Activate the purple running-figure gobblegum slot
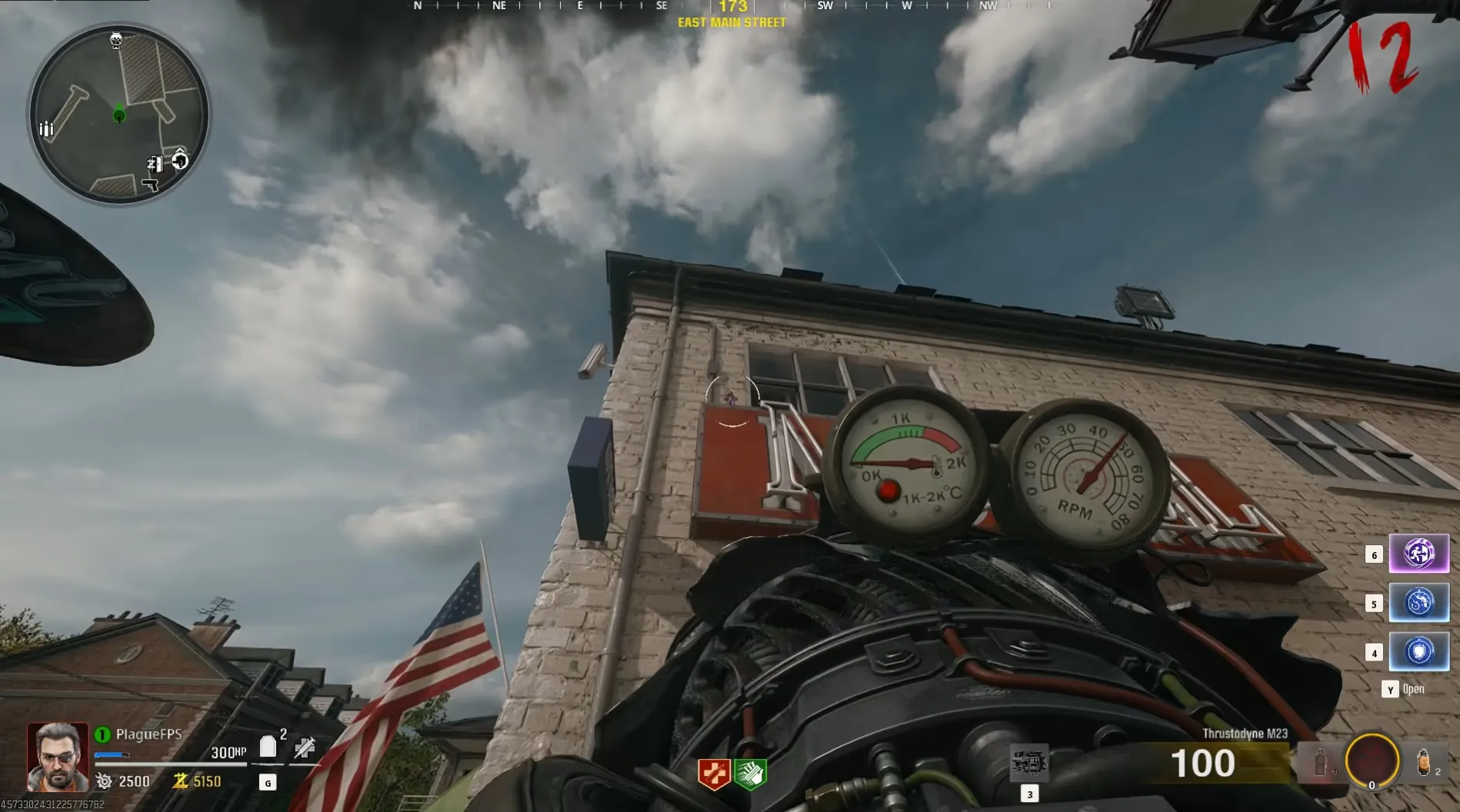 point(1418,554)
